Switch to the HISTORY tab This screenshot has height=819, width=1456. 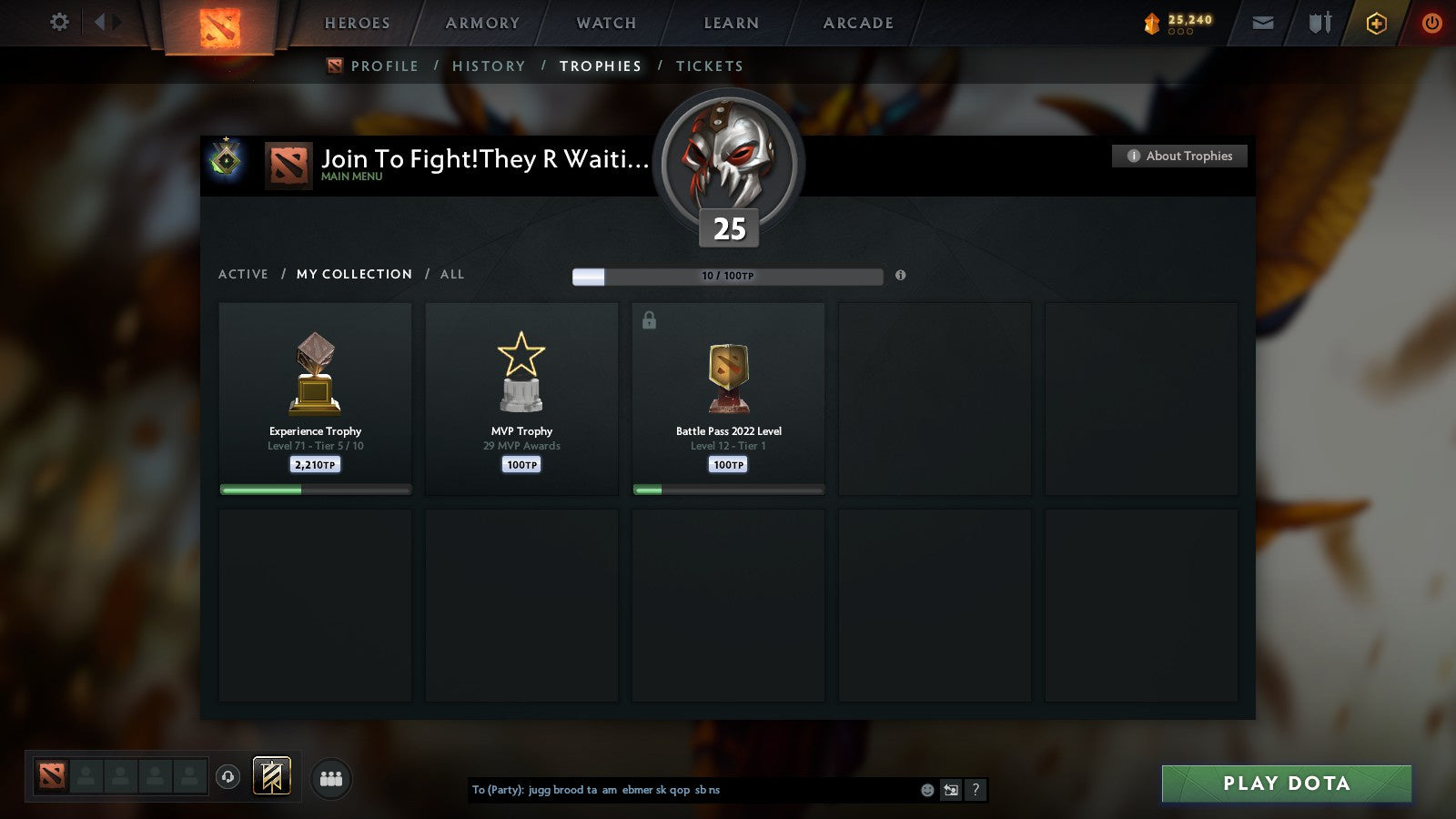490,66
